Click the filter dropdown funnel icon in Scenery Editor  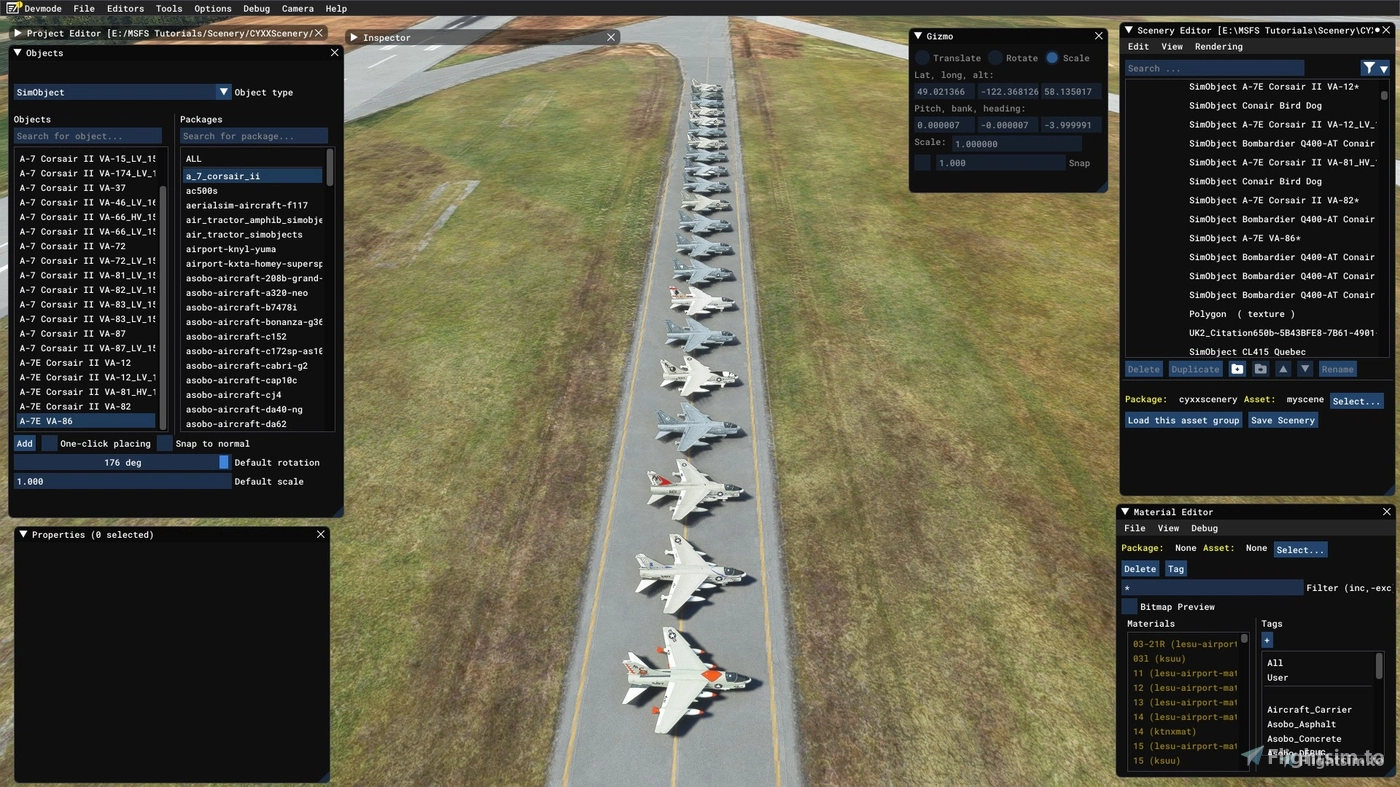[1384, 67]
